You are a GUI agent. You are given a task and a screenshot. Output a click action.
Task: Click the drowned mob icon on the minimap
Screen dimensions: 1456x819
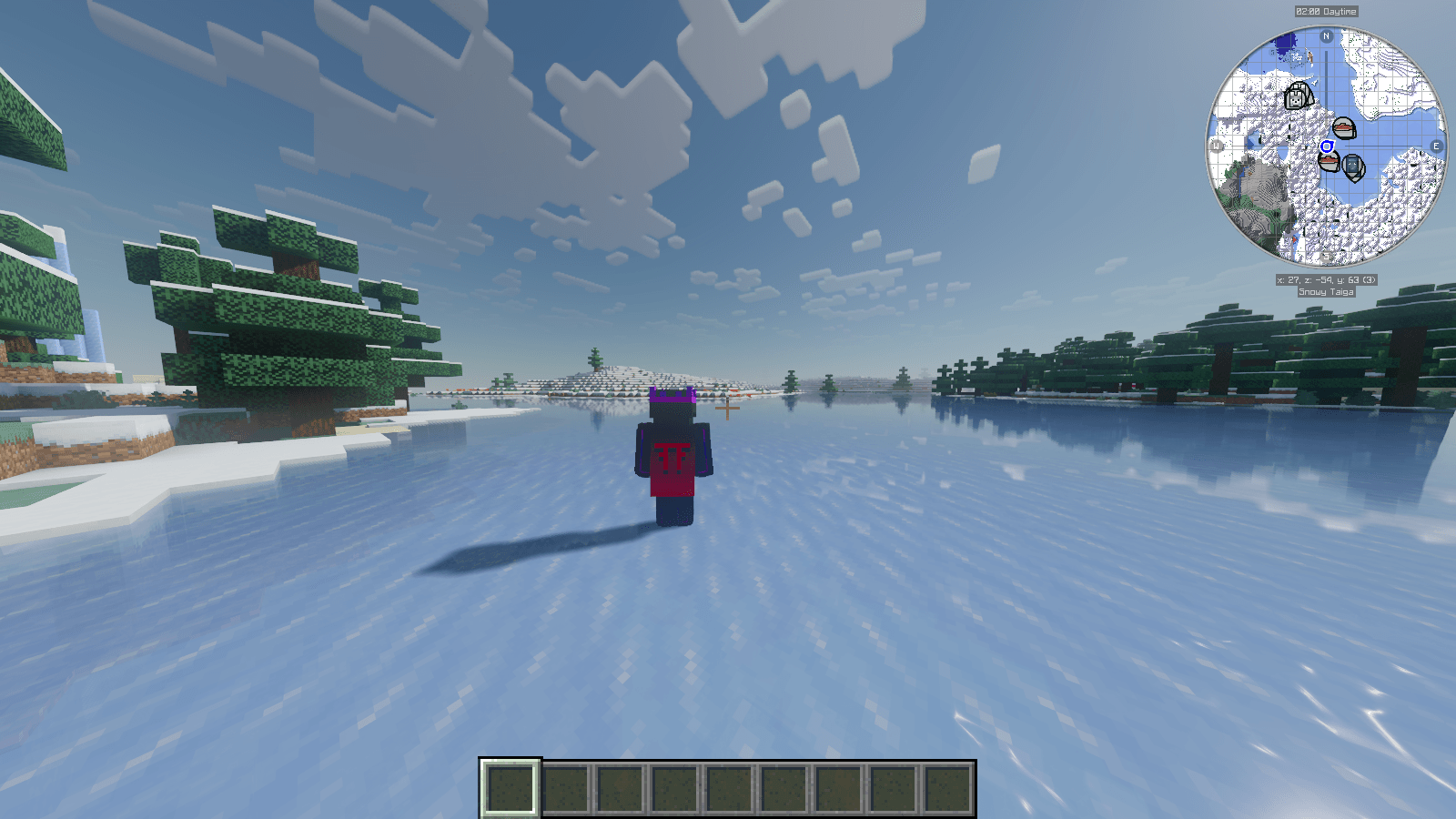pos(1353,167)
